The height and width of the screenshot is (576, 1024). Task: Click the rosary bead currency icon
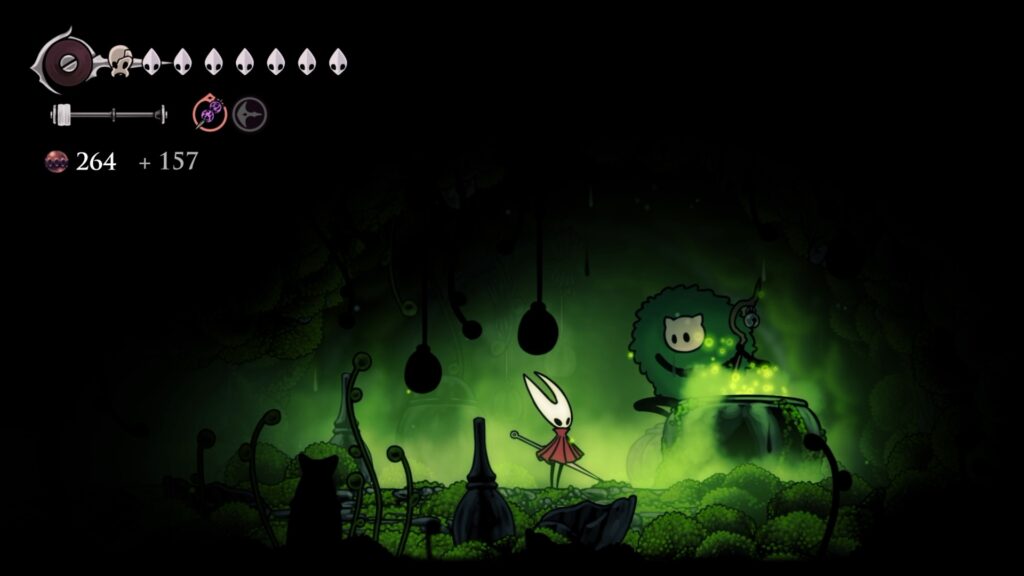[57, 161]
